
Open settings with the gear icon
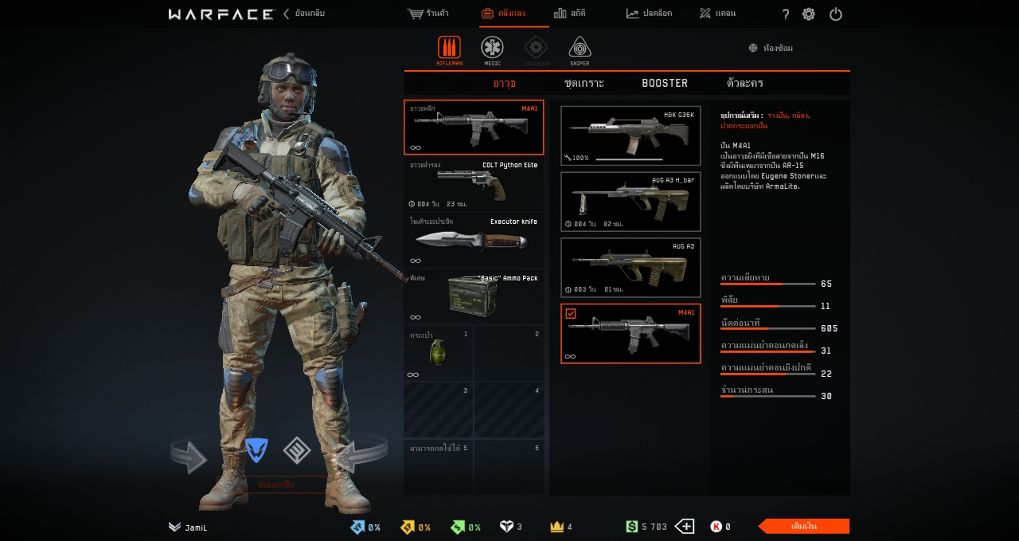point(809,14)
